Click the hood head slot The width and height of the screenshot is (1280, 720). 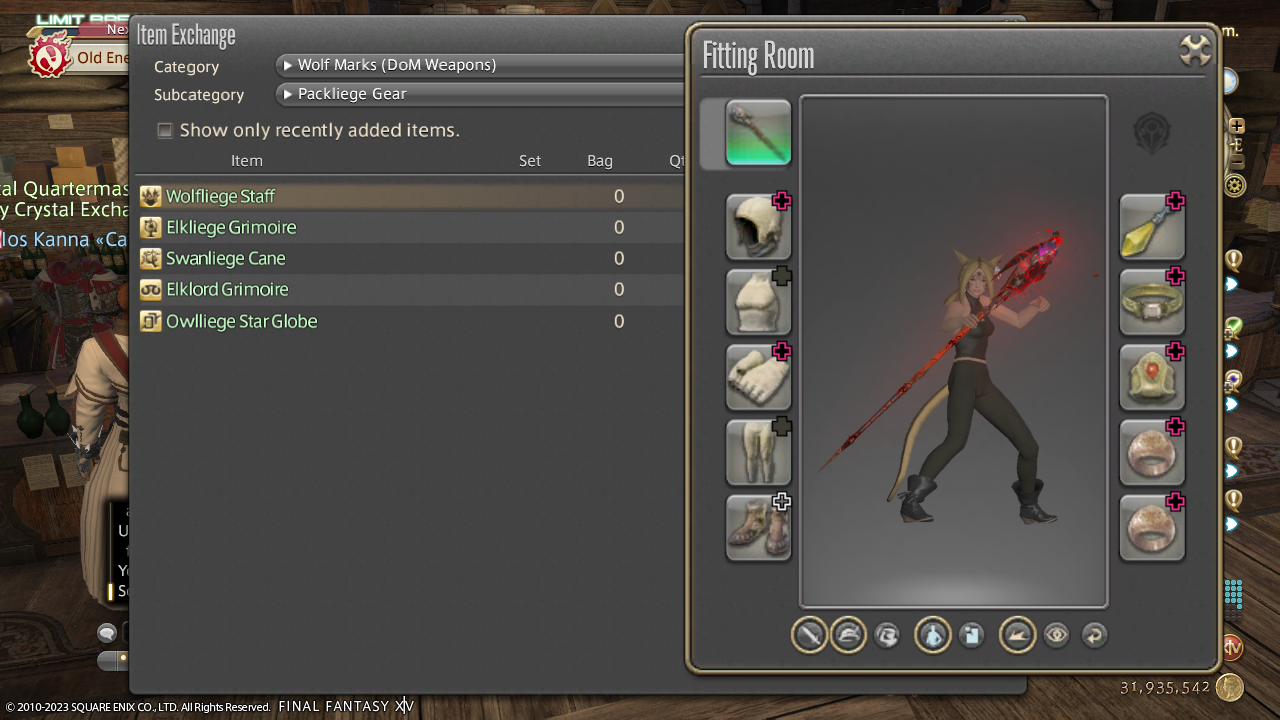click(x=758, y=227)
